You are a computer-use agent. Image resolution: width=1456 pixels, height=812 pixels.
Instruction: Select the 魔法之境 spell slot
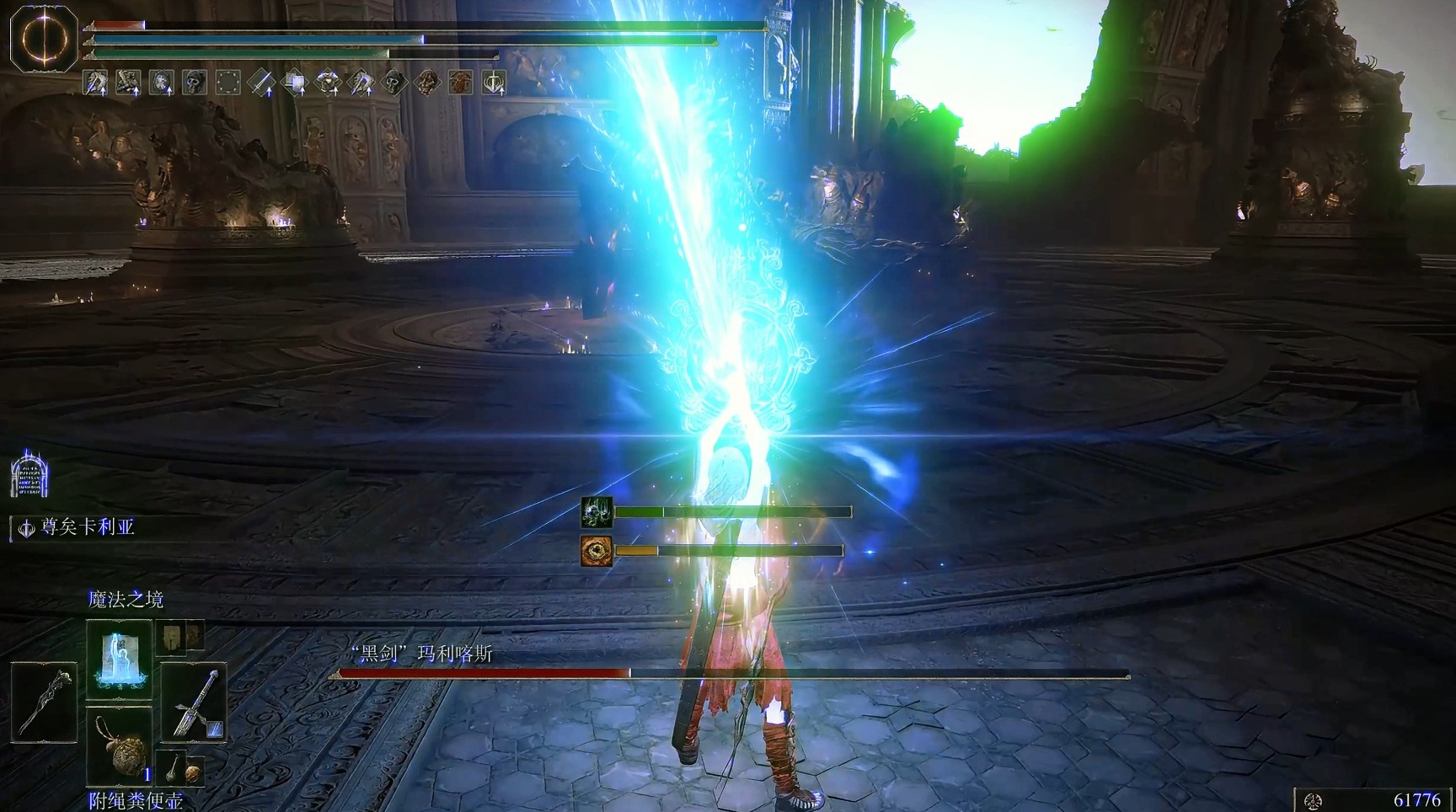click(119, 658)
